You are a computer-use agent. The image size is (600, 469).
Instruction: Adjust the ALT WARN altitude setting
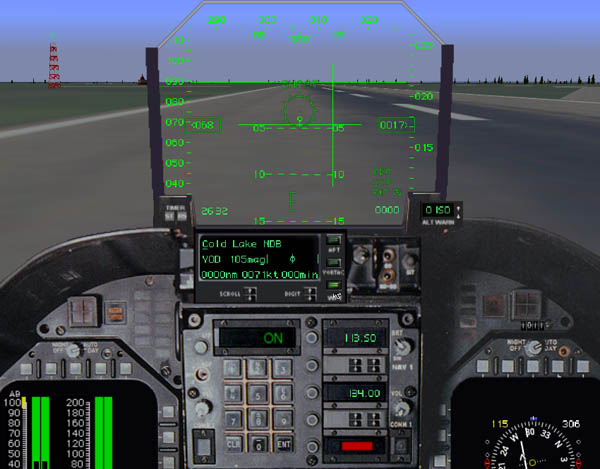[441, 211]
